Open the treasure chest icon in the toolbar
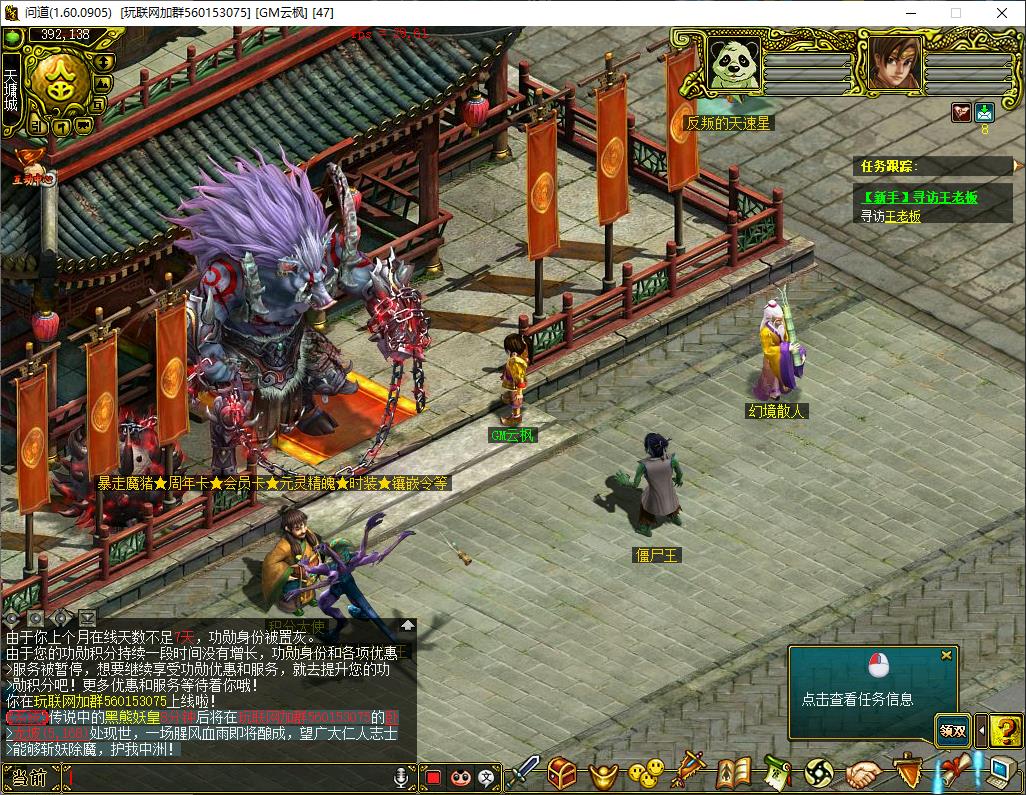1026x795 pixels. 563,773
